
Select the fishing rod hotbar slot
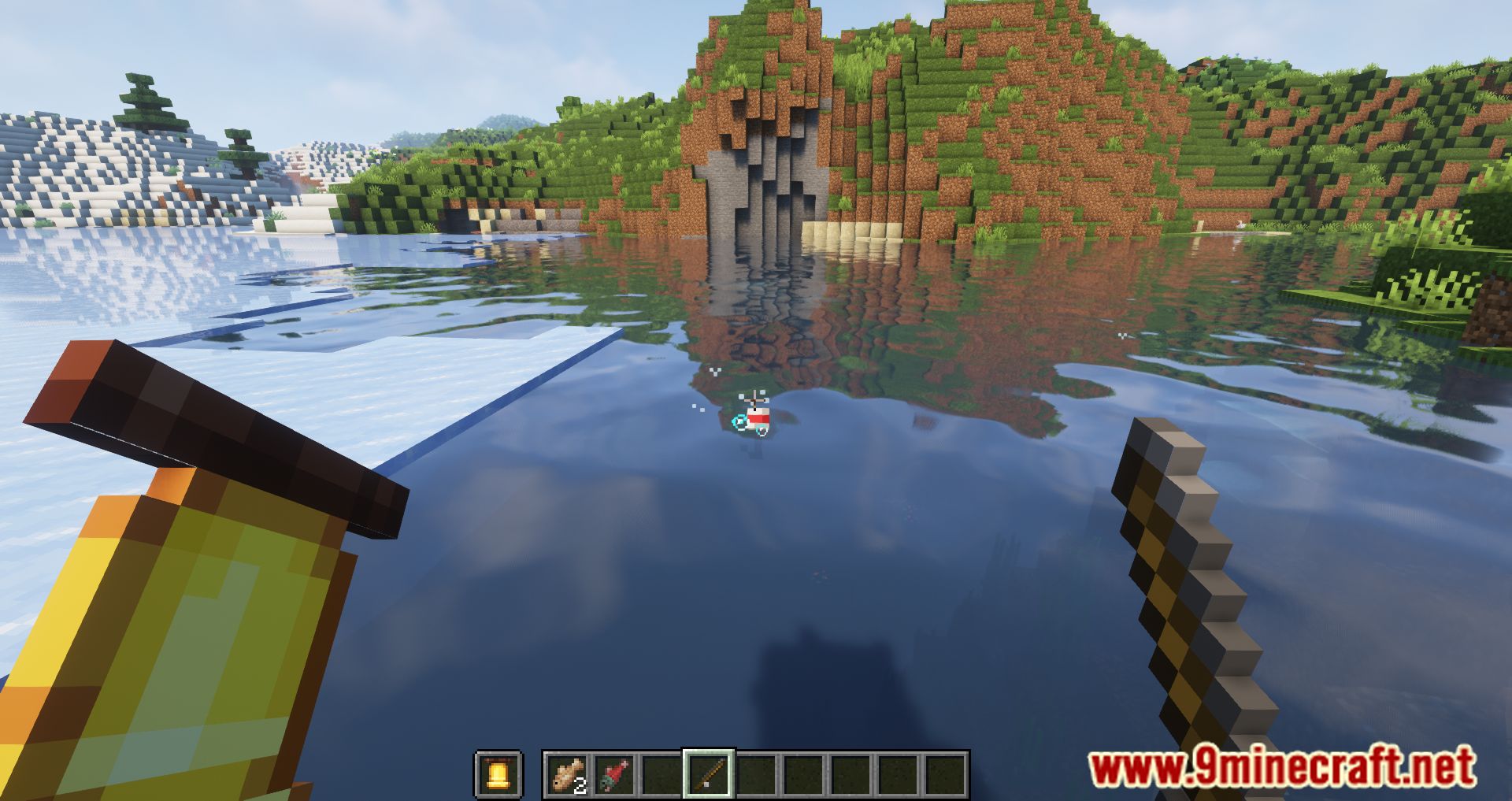[x=709, y=774]
